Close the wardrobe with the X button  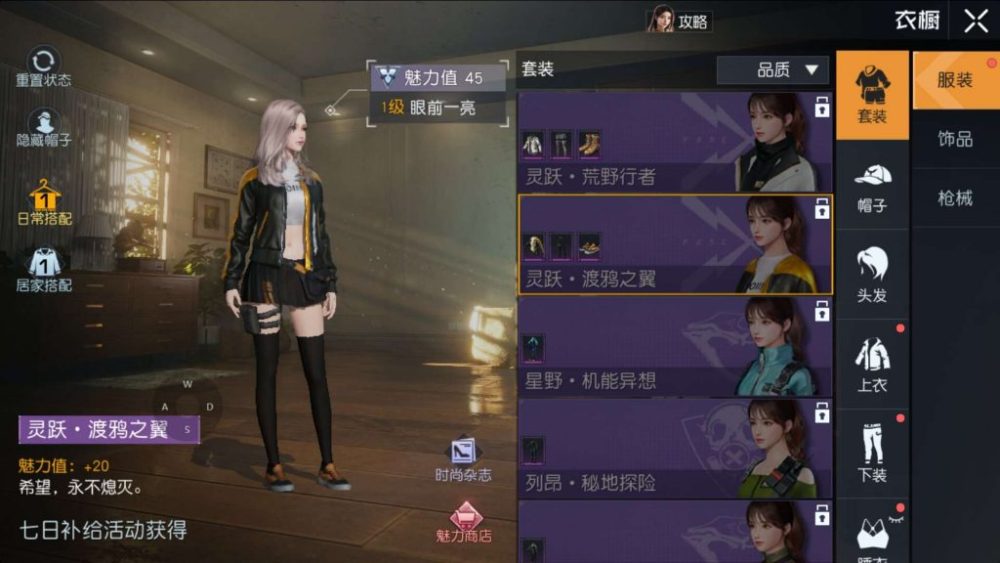click(975, 21)
